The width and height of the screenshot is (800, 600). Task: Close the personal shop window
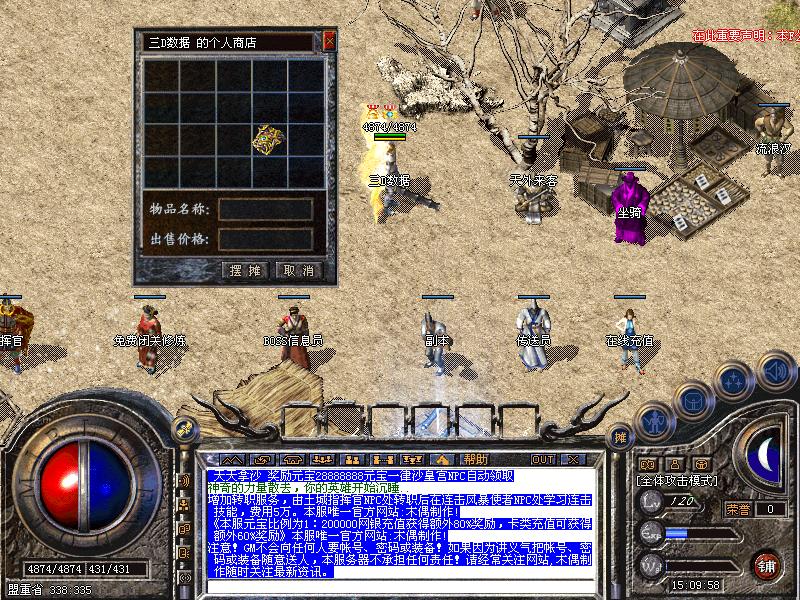pyautogui.click(x=329, y=42)
